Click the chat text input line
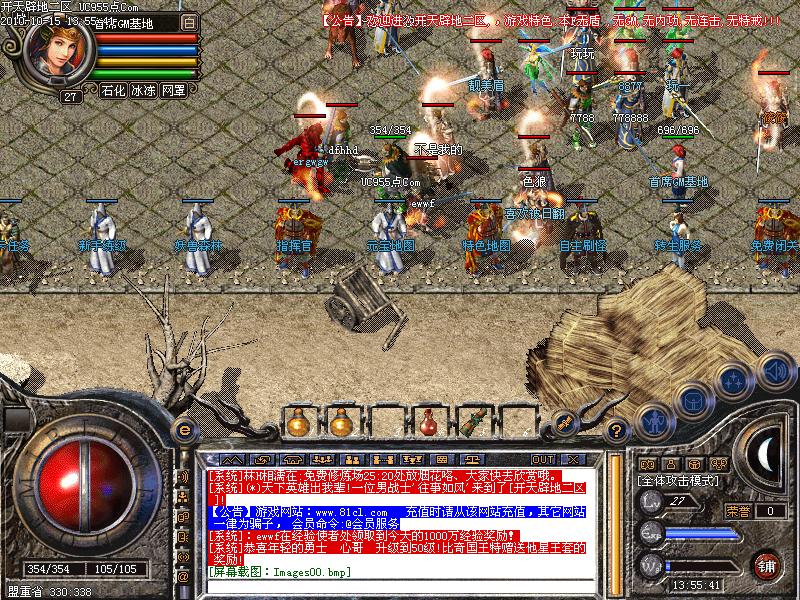800x600 pixels. pos(400,571)
